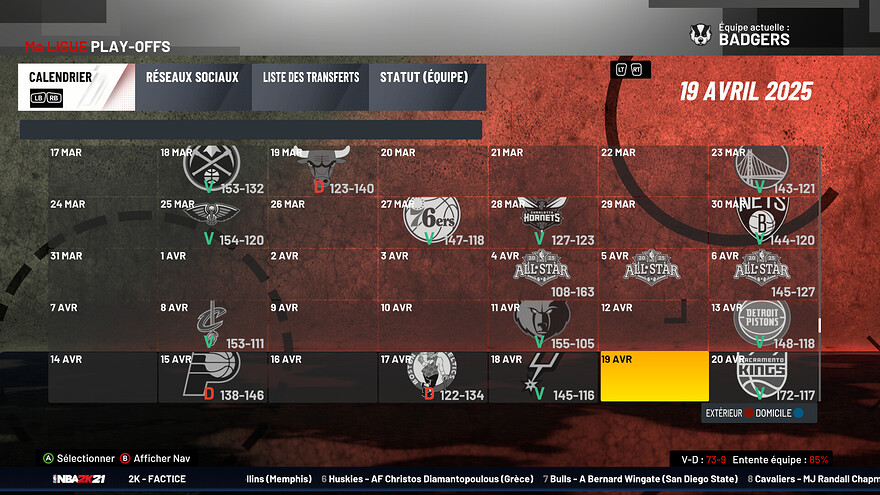Screen dimensions: 880x495
Task: Choose the 20 AVR Sacramento Kings game
Action: pyautogui.click(x=764, y=377)
